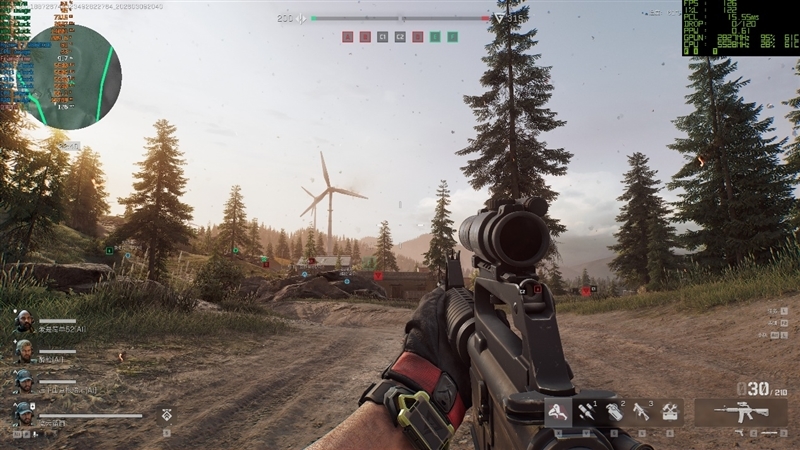This screenshot has width=800, height=450.
Task: Select capture point B marker
Action: pyautogui.click(x=364, y=37)
